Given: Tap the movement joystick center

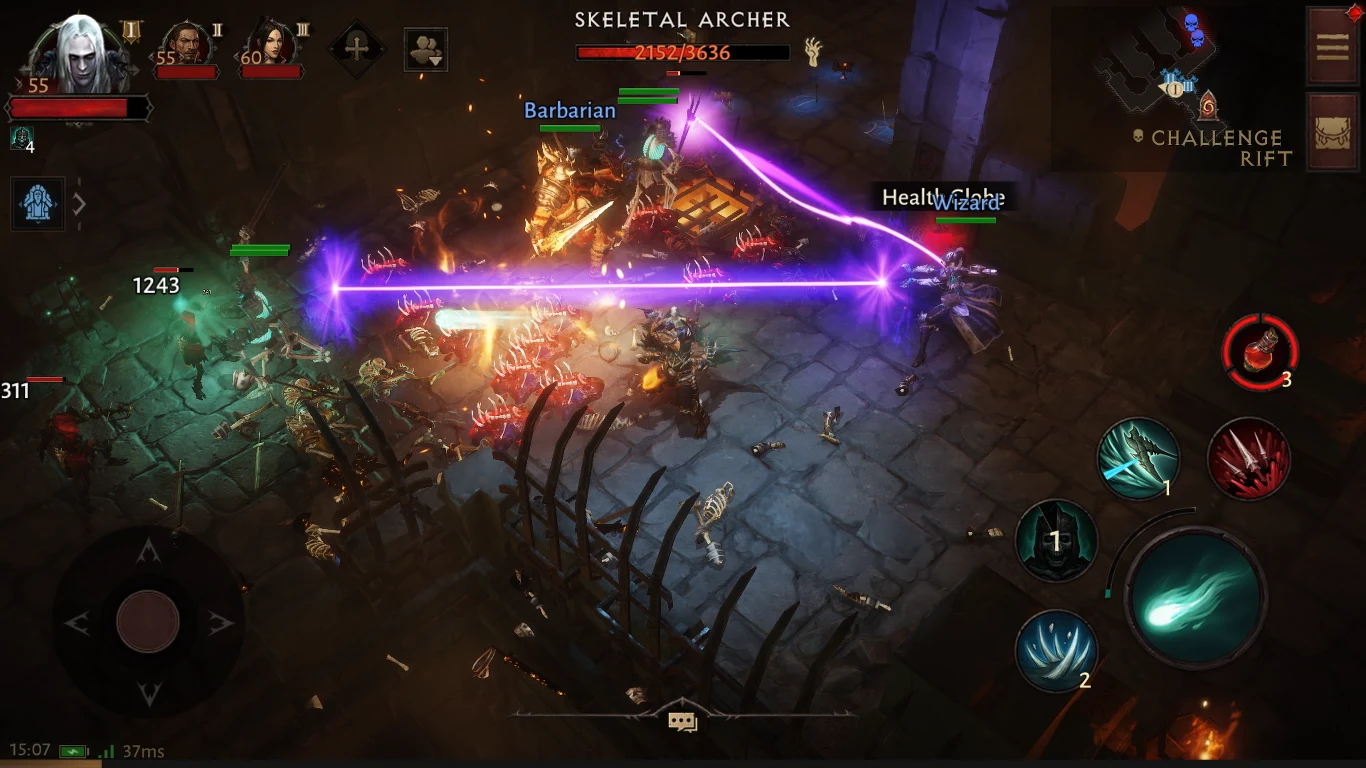Looking at the screenshot, I should (148, 621).
